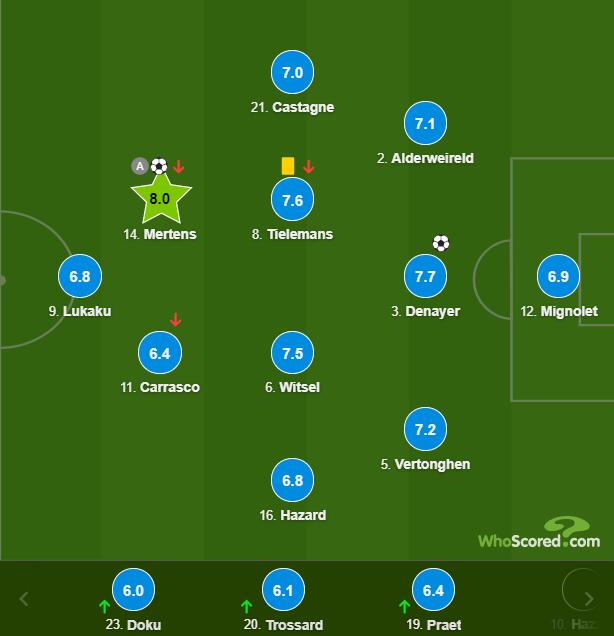
Task: Select Lukaku's rating circle
Action: tap(80, 277)
